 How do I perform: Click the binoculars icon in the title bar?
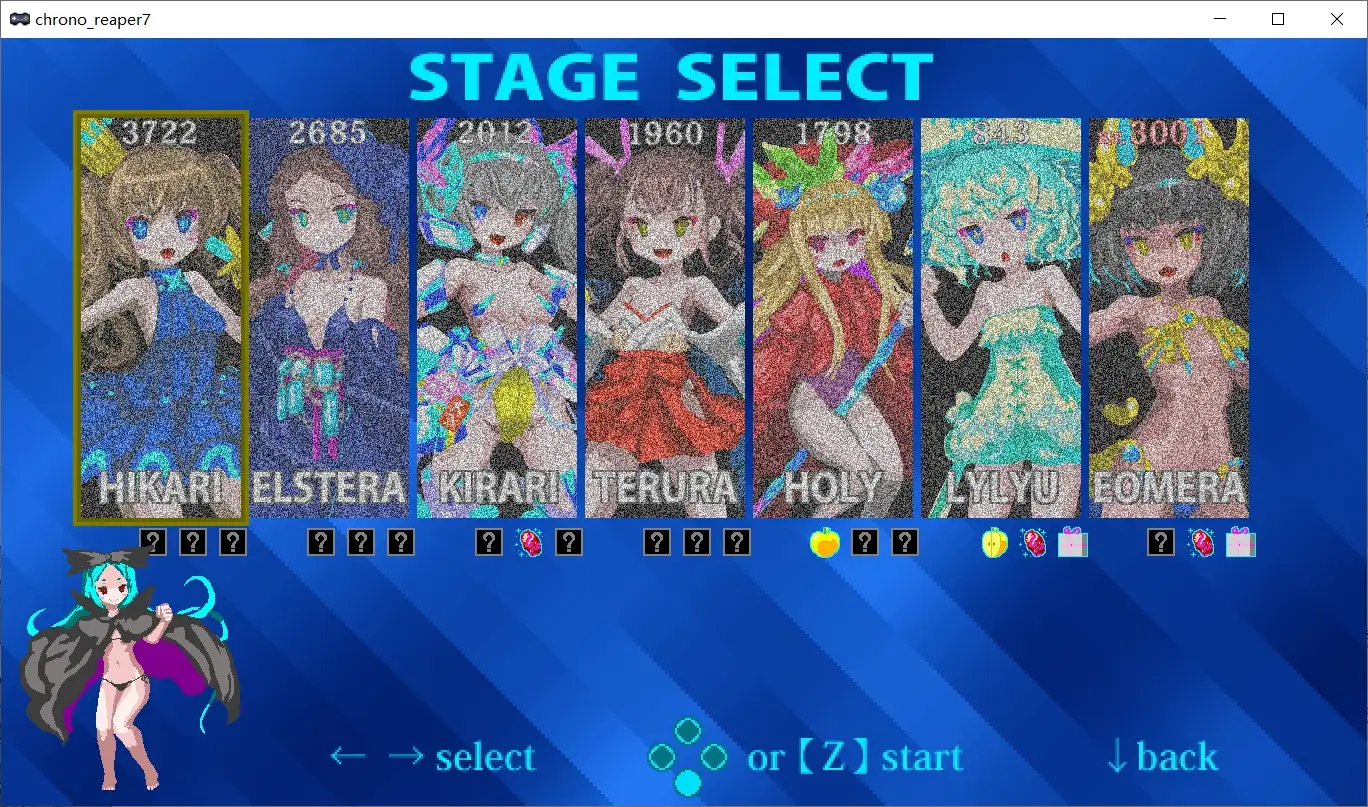click(x=19, y=18)
